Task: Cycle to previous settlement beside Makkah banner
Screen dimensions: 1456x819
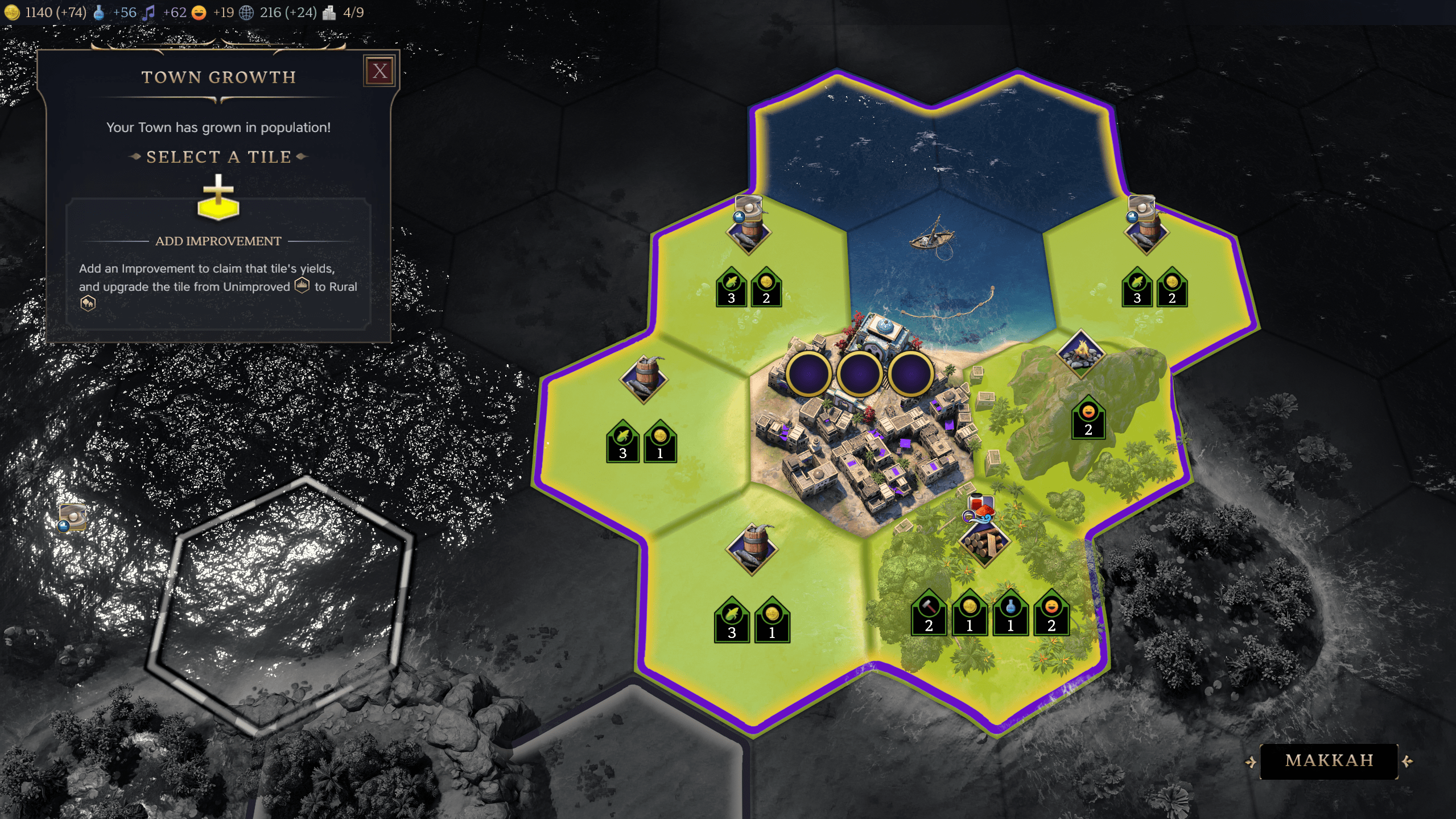Action: pos(1250,762)
